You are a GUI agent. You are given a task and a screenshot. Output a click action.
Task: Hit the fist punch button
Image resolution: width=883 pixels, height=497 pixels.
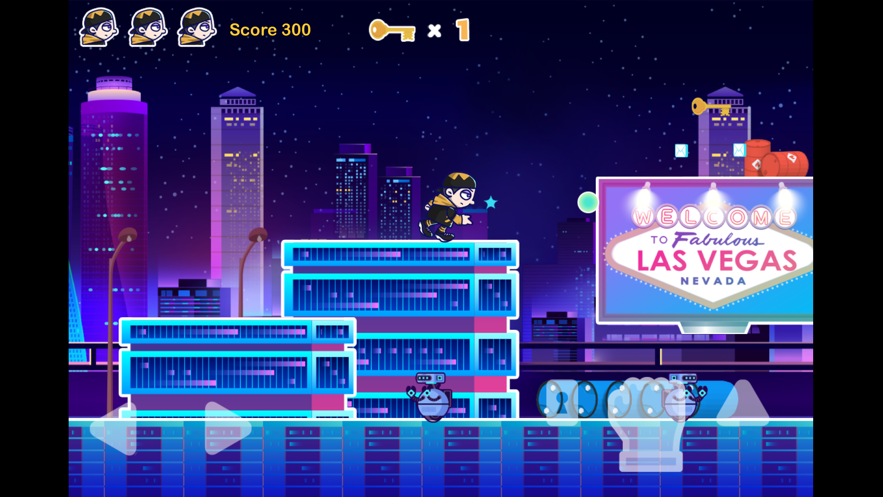point(648,422)
